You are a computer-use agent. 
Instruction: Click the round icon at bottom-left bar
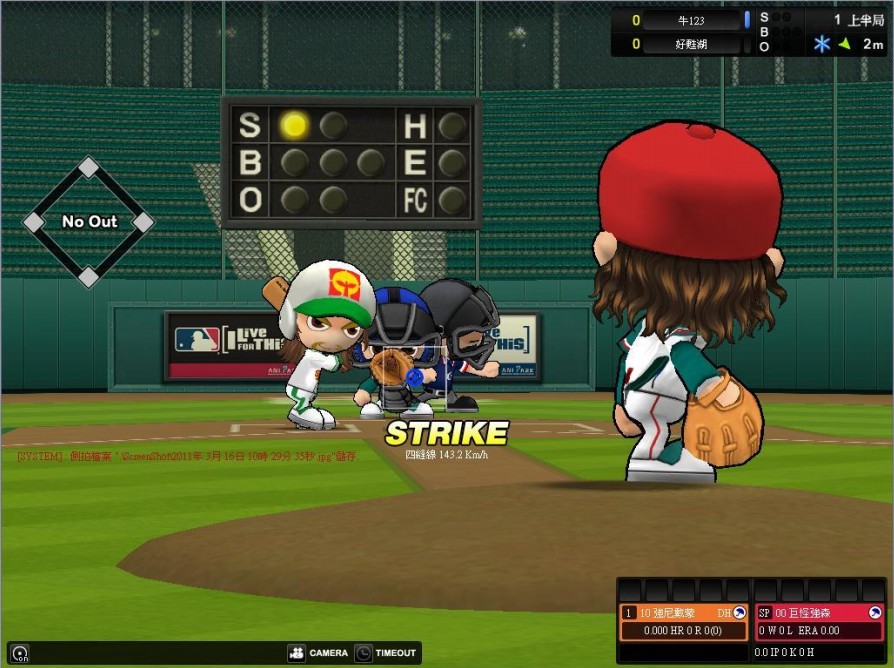19,653
